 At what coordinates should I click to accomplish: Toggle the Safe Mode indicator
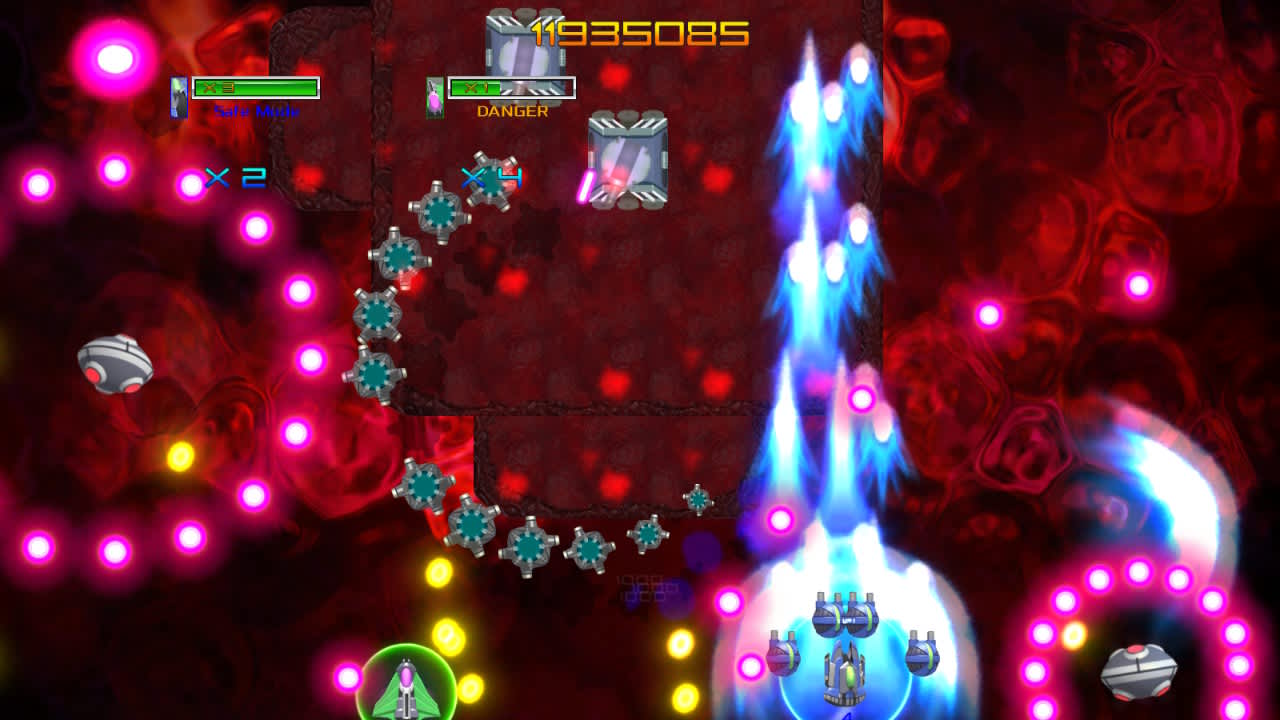tap(257, 110)
